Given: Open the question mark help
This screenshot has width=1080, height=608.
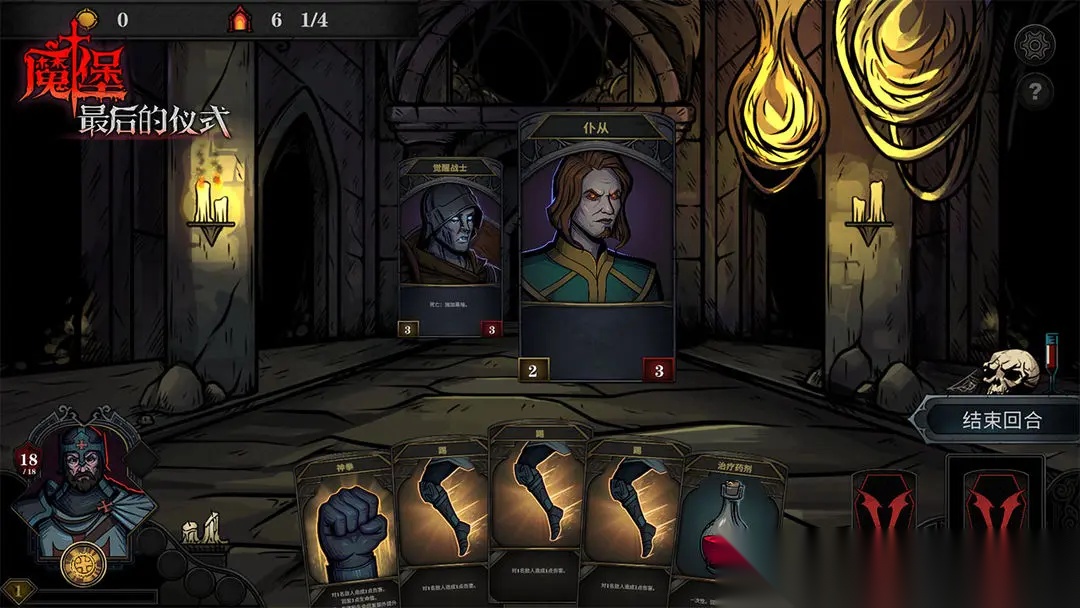Looking at the screenshot, I should 1034,93.
